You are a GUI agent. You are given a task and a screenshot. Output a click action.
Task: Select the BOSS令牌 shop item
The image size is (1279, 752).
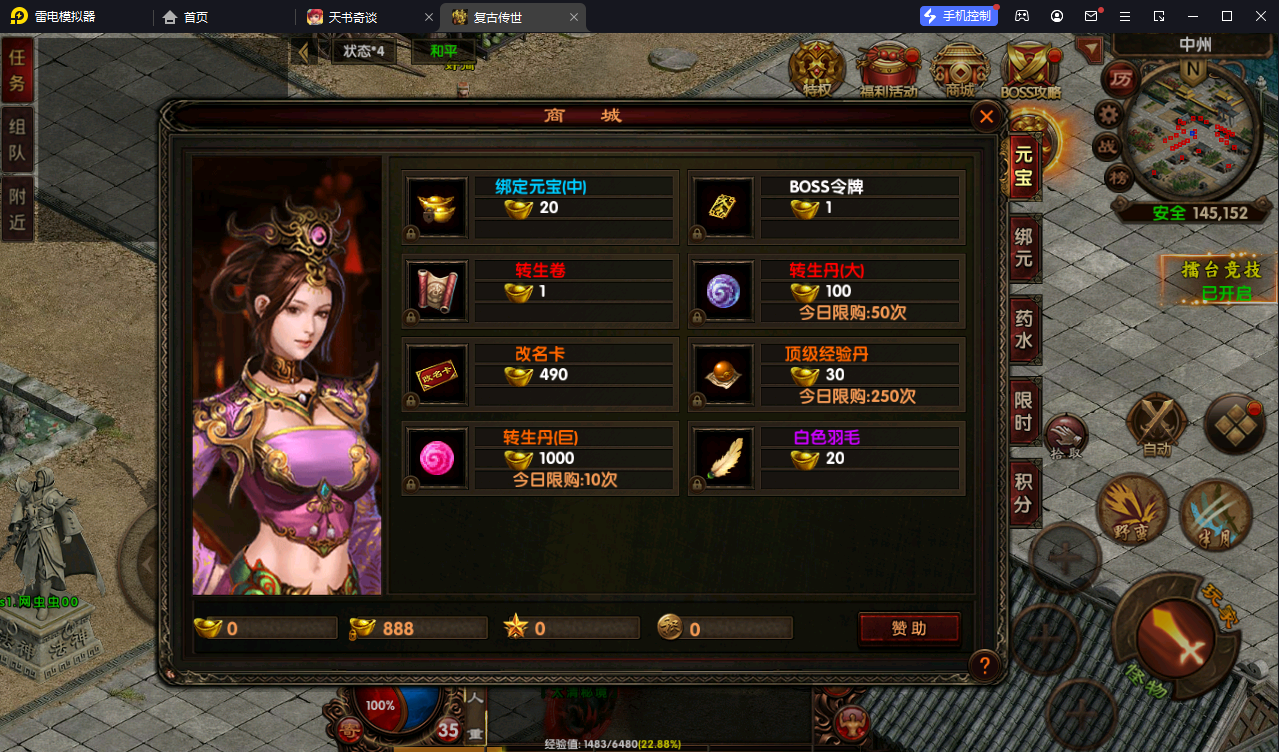pos(724,208)
